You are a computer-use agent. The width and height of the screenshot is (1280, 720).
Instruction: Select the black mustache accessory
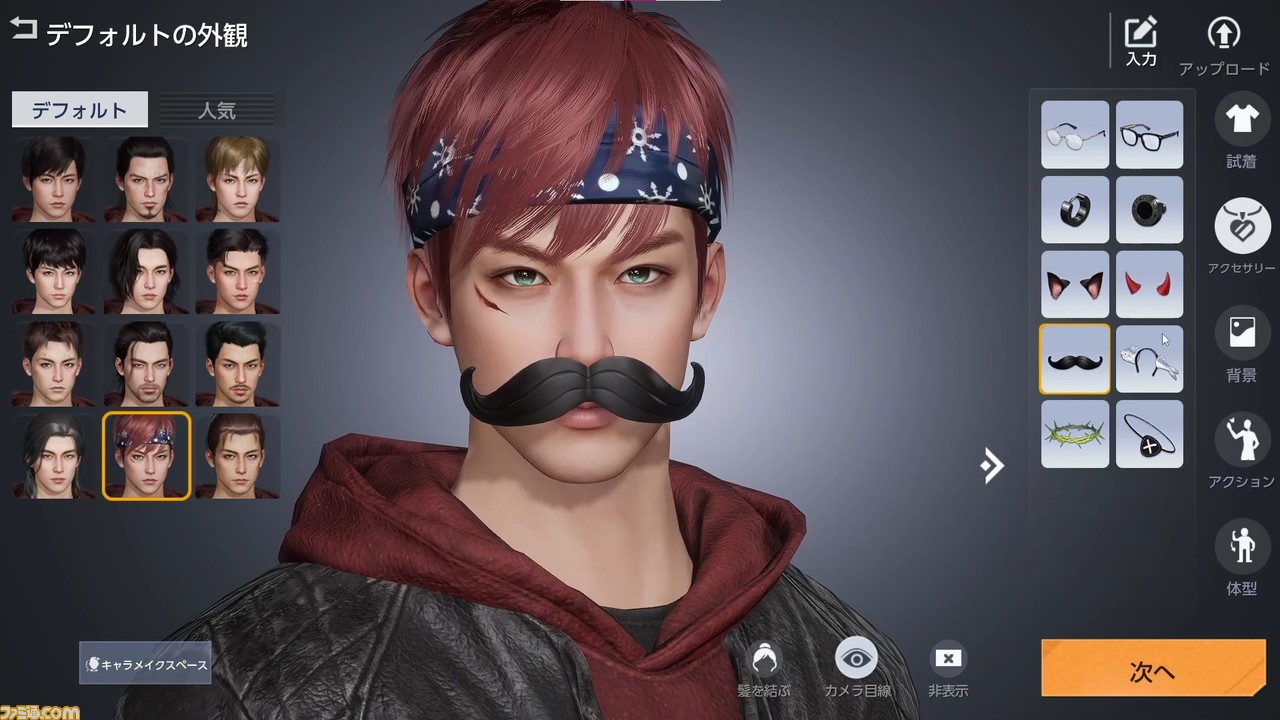pos(1075,359)
